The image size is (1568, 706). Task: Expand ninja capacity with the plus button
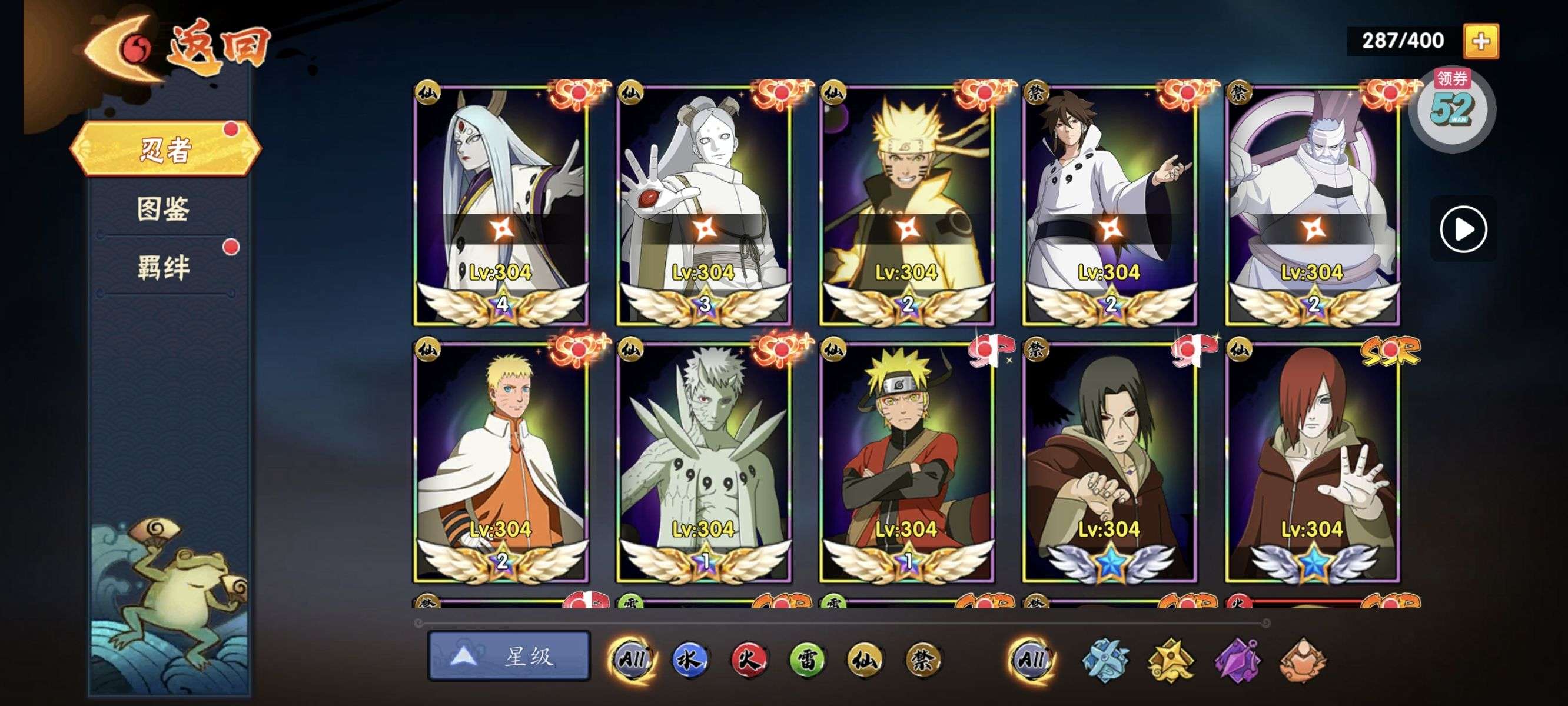pos(1480,41)
